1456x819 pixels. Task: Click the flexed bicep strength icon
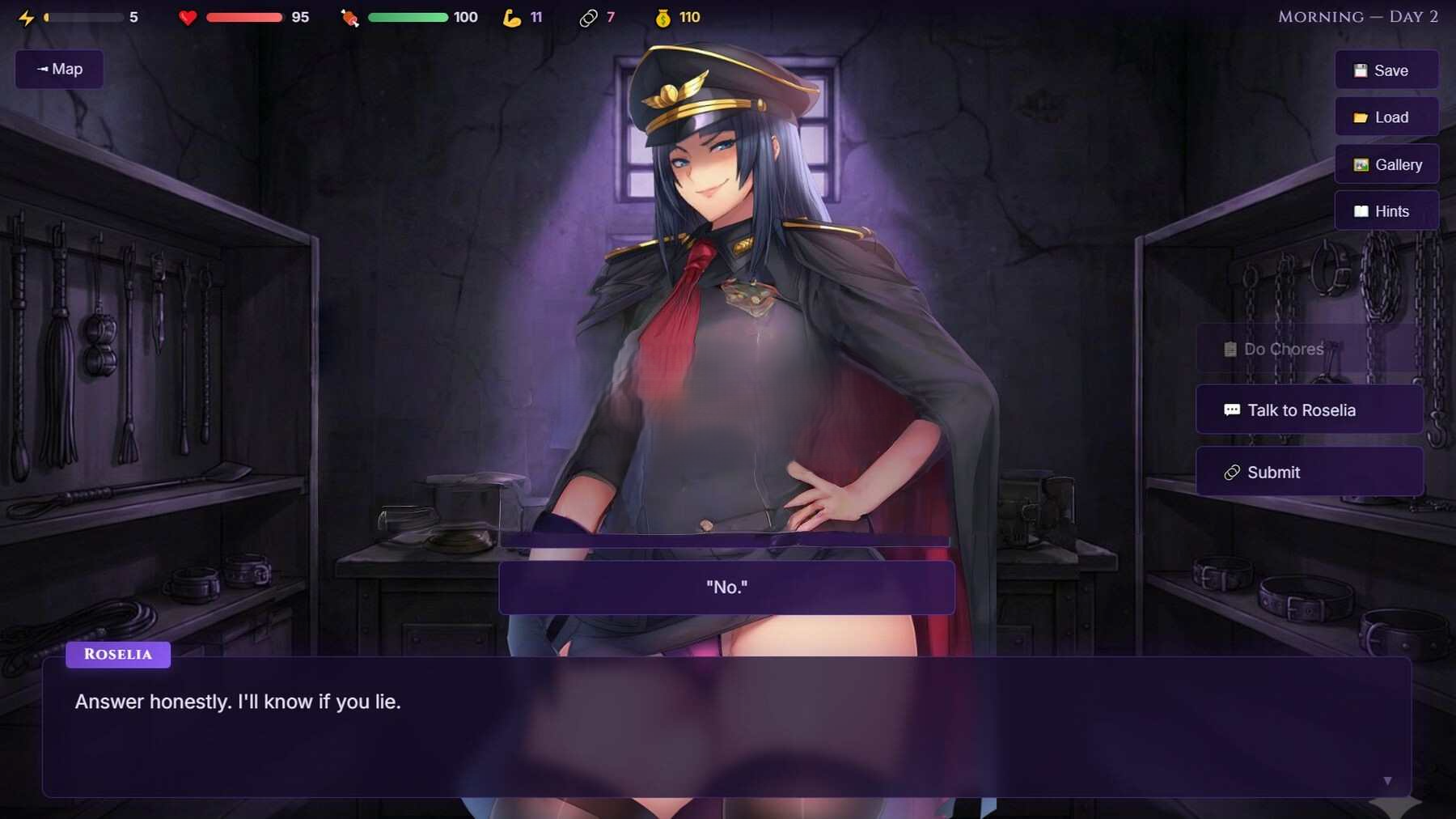coord(514,17)
